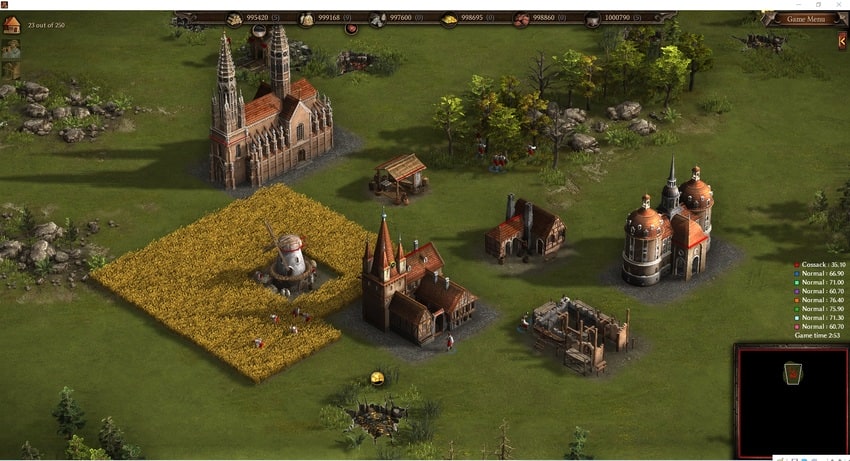Click the minimap panel
This screenshot has height=461, width=850.
click(x=791, y=400)
